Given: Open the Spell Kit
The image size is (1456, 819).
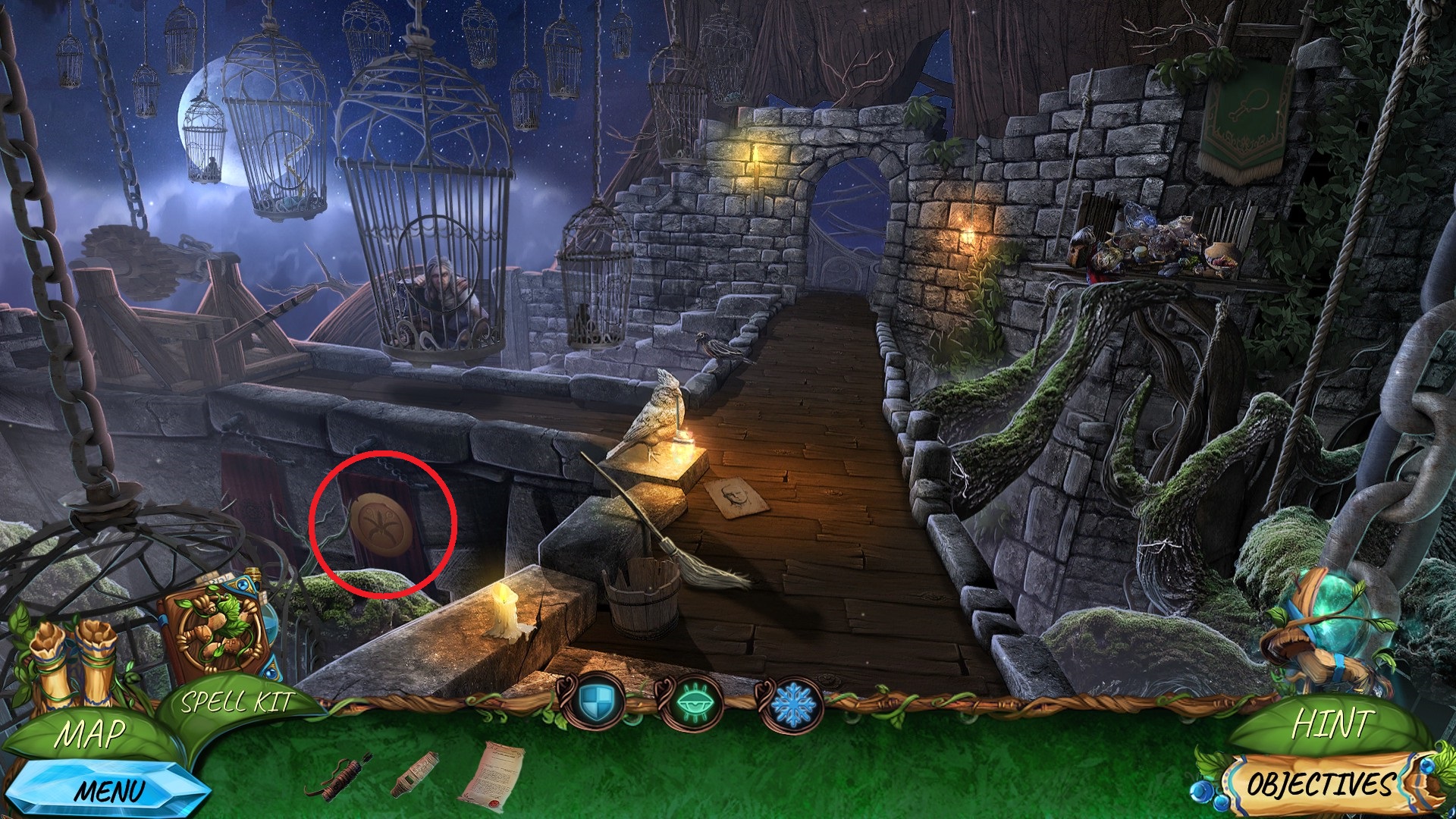Looking at the screenshot, I should [x=237, y=702].
